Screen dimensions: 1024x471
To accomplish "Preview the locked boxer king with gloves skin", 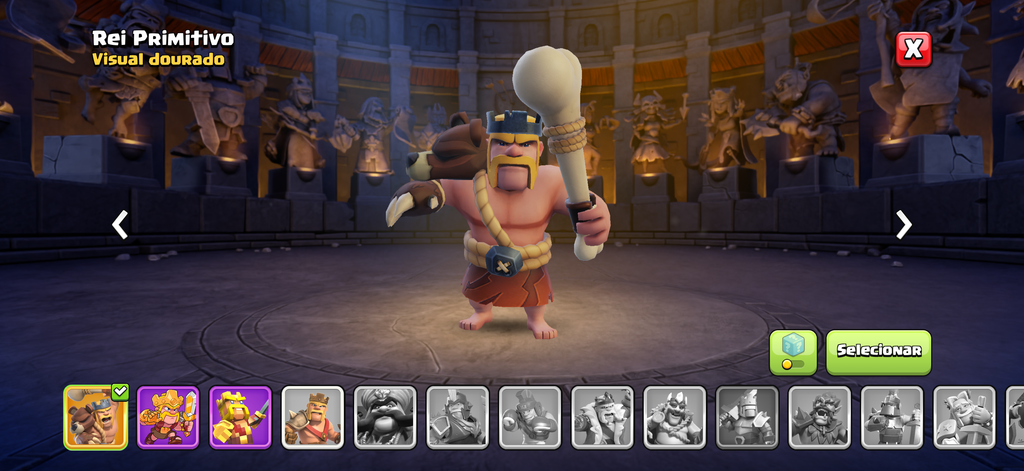I will [x=529, y=416].
